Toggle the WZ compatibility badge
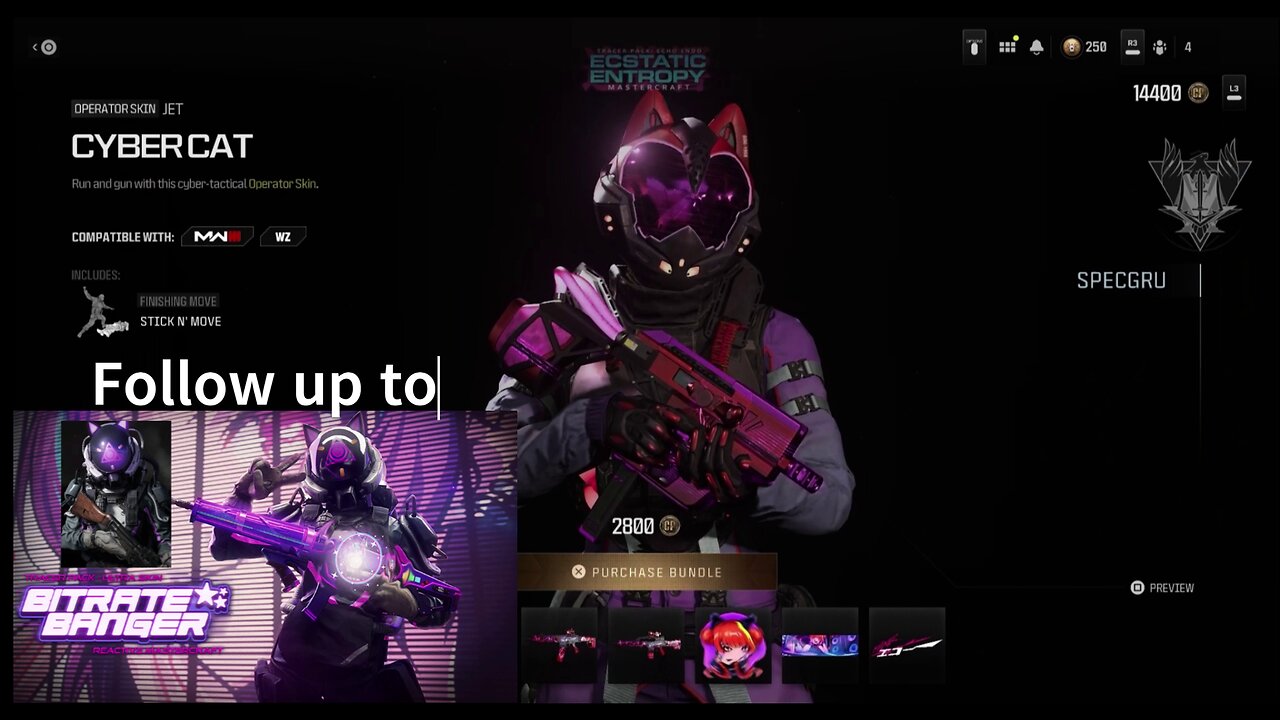The image size is (1280, 720). point(283,236)
